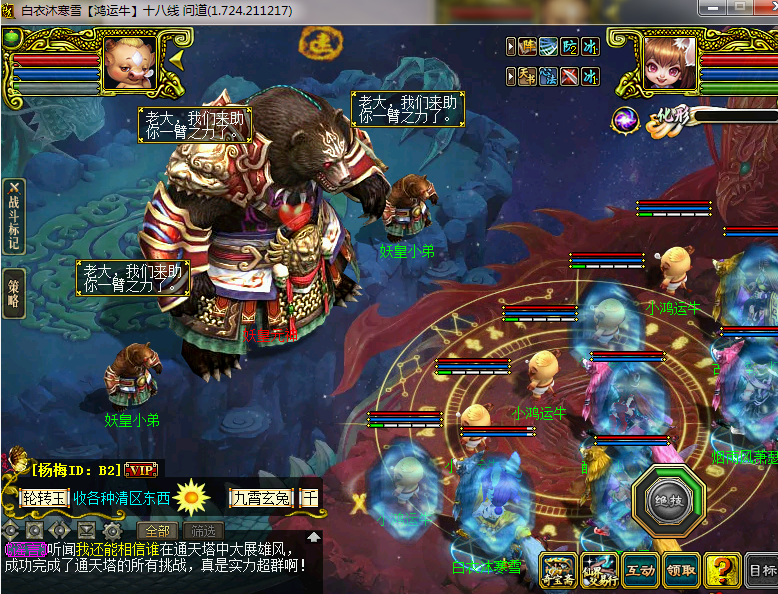778x594 pixels.
Task: Open the 仙界交易行 trading house
Action: coord(598,570)
